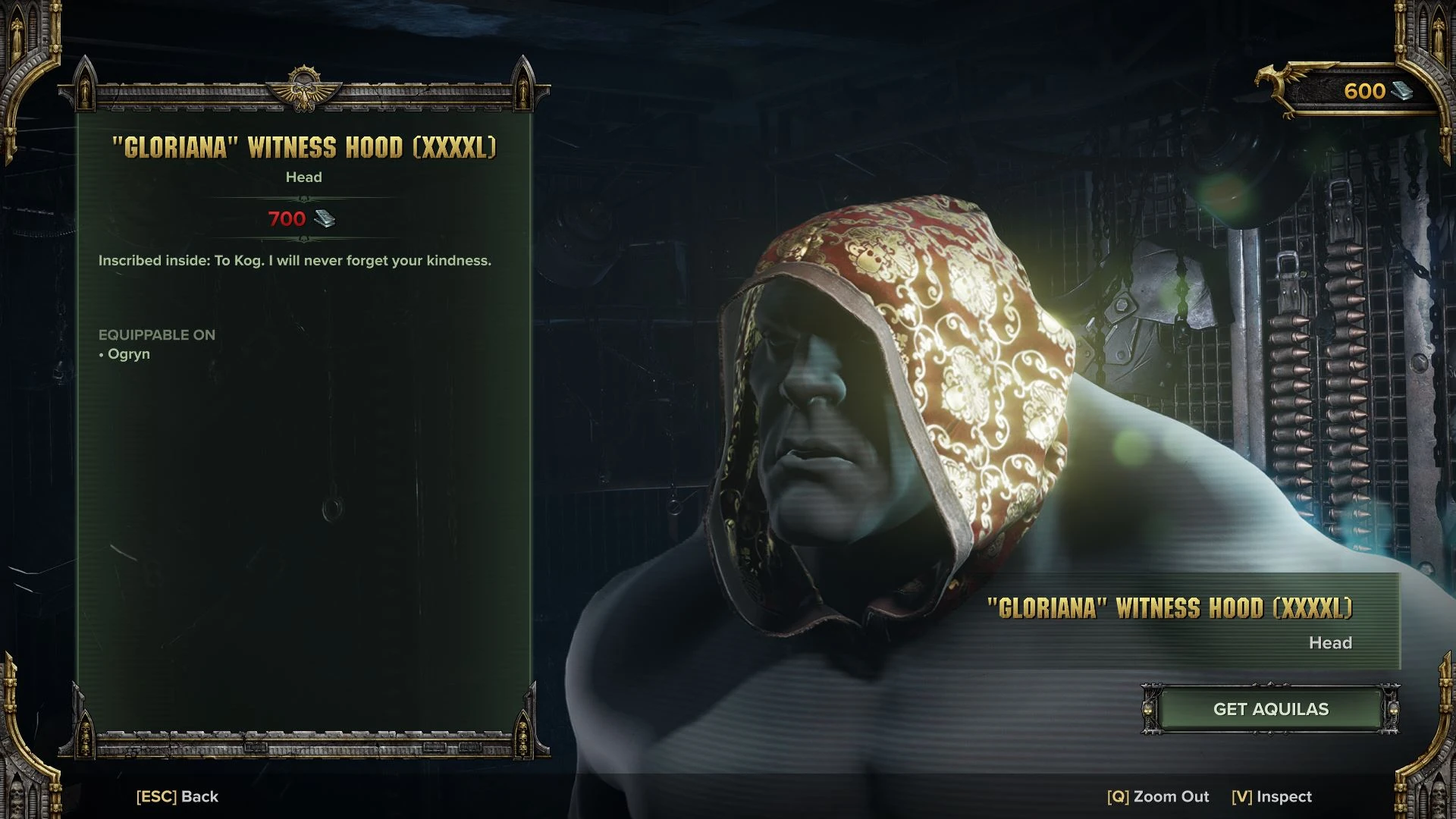Go back with the Back button
1456x819 pixels.
177,796
